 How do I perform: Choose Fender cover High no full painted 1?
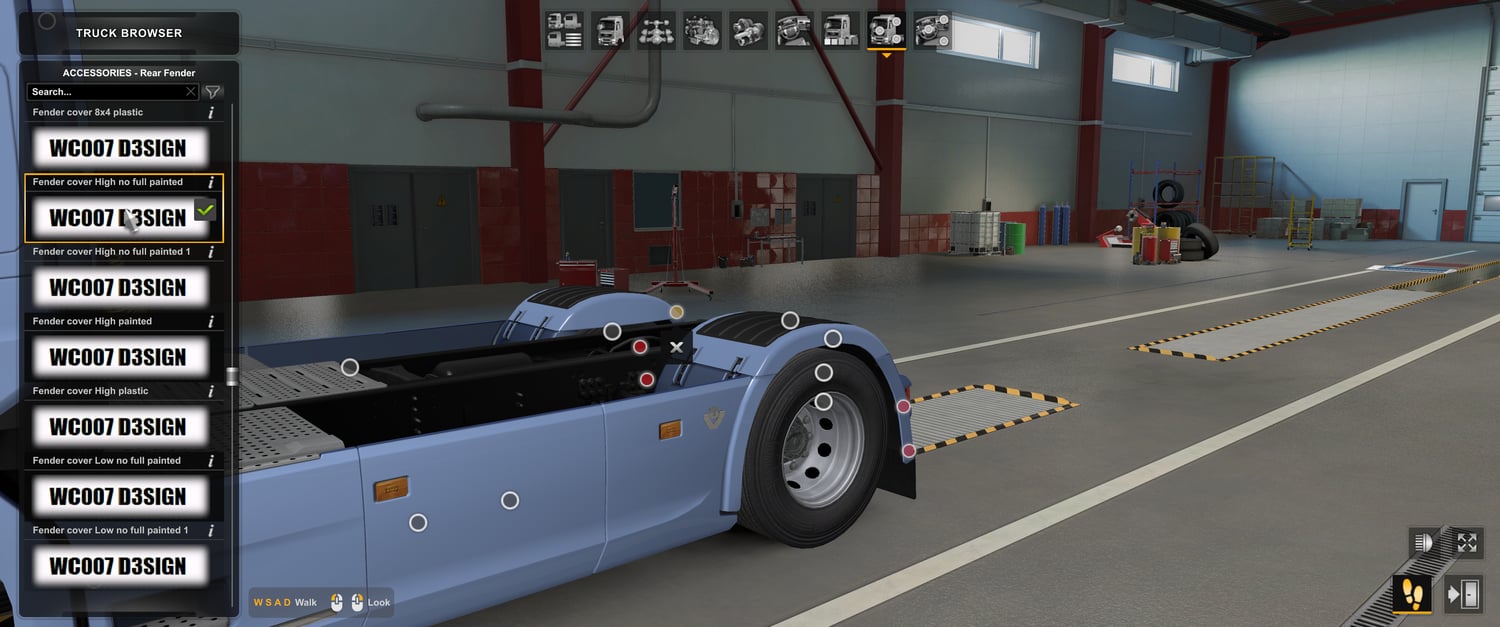click(x=118, y=288)
